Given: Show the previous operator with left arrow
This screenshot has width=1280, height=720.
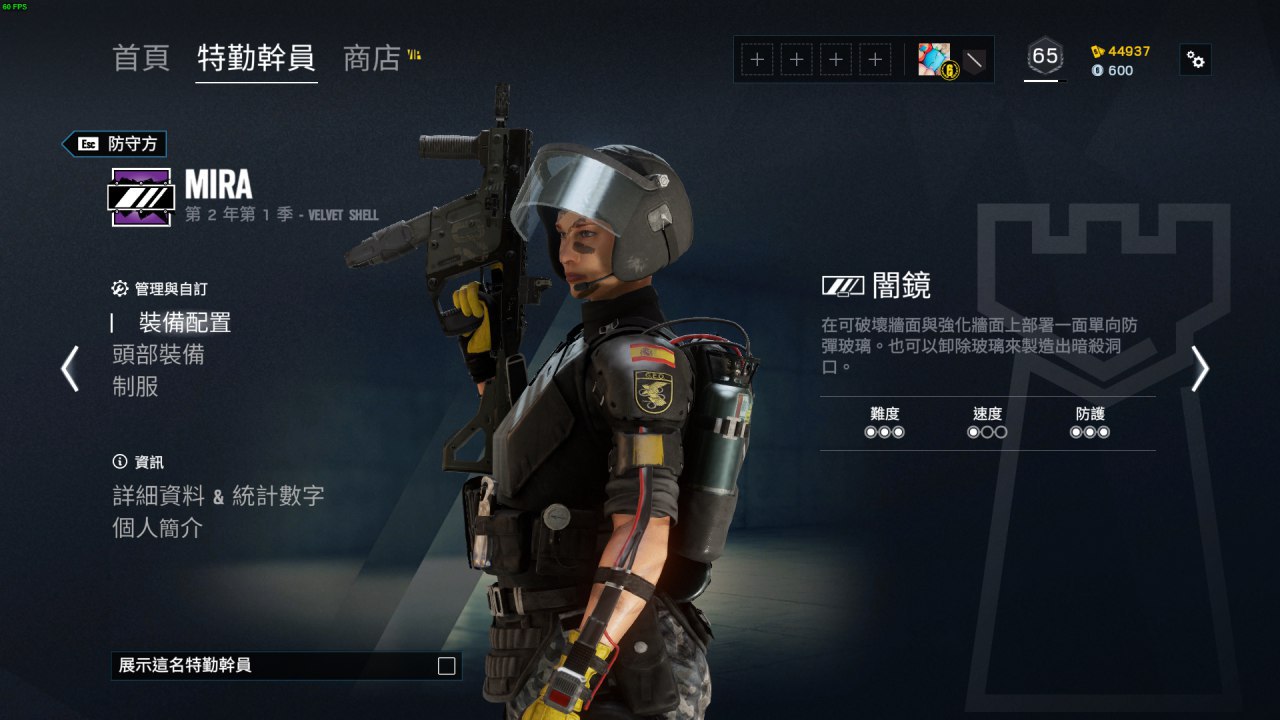Looking at the screenshot, I should click(69, 369).
